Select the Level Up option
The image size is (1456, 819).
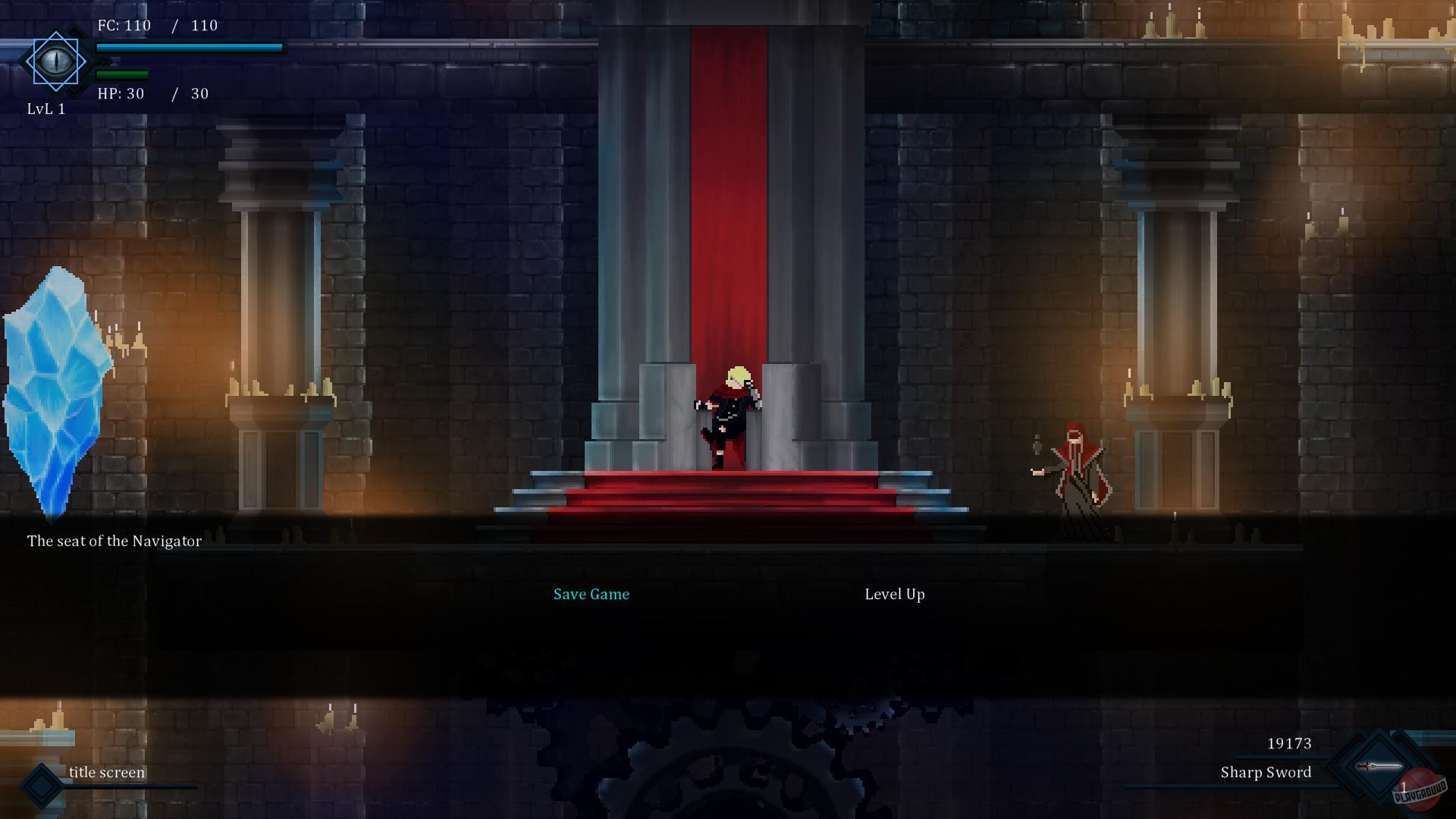coord(894,594)
